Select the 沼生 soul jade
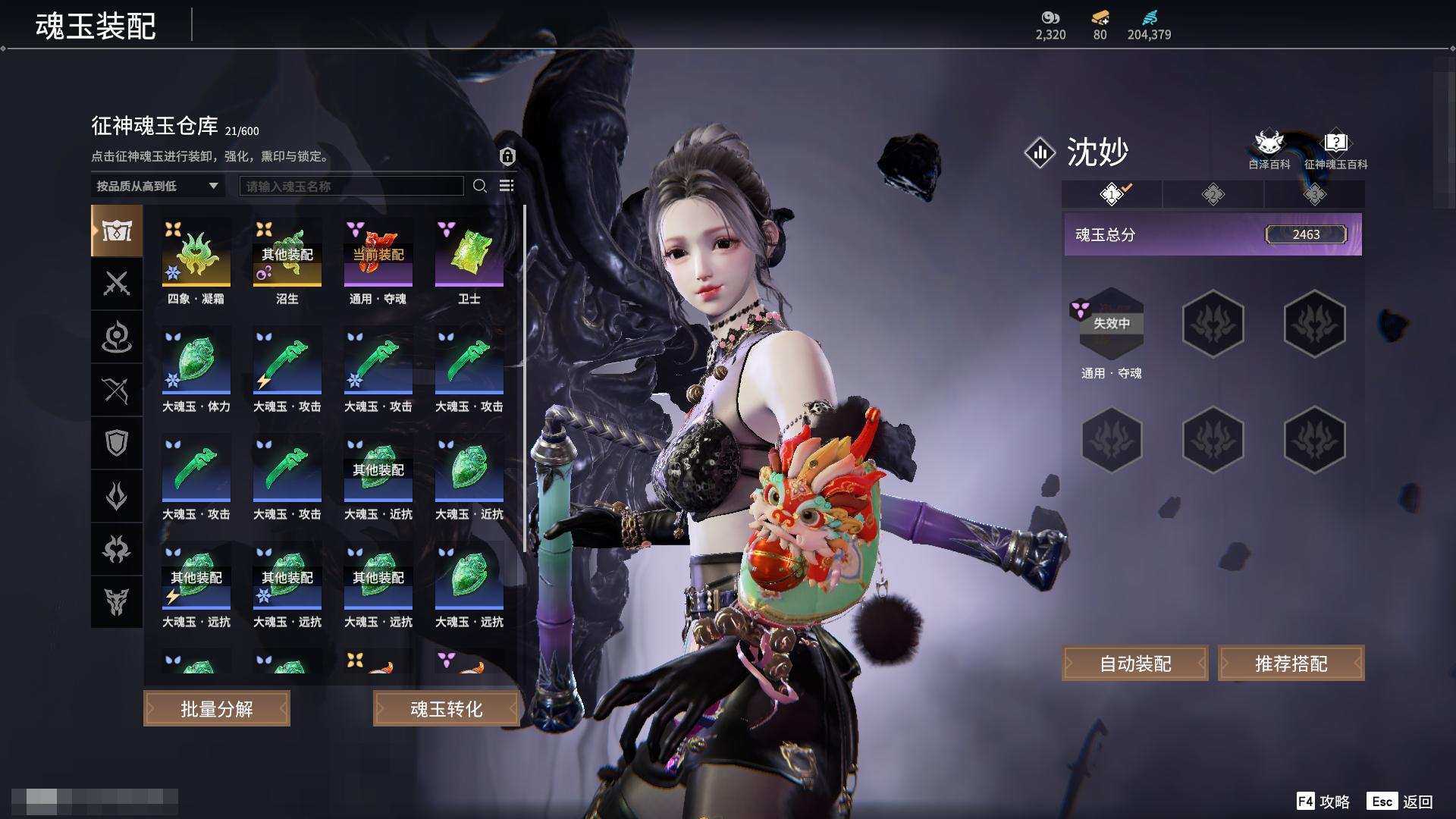Viewport: 1456px width, 819px height. (287, 253)
